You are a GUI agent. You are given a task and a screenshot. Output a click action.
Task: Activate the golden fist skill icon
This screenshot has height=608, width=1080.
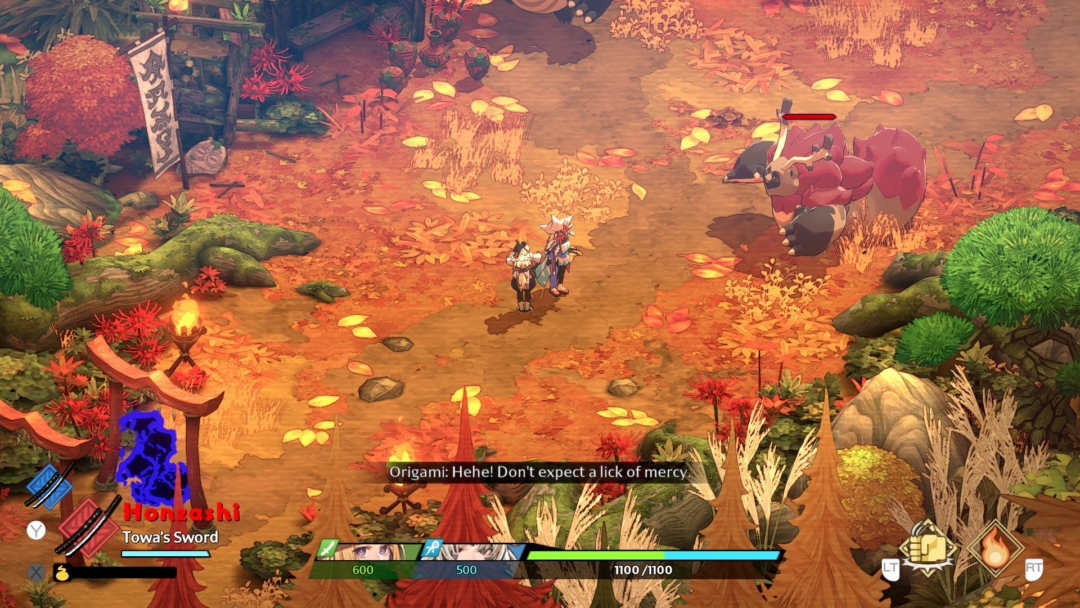[x=927, y=546]
